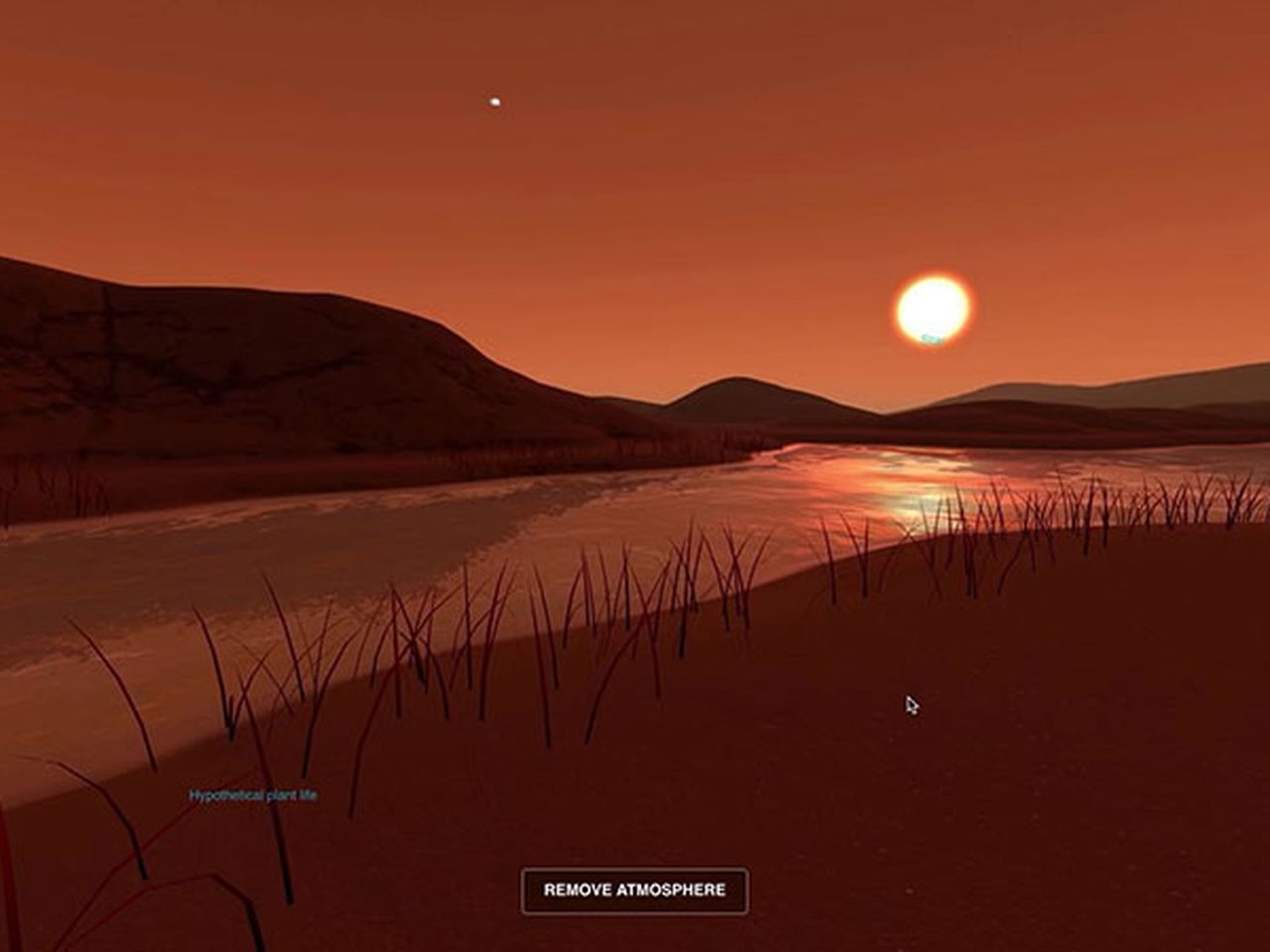
Task: Click the REMOVE ATMOSPHERE button
Action: pos(635,890)
